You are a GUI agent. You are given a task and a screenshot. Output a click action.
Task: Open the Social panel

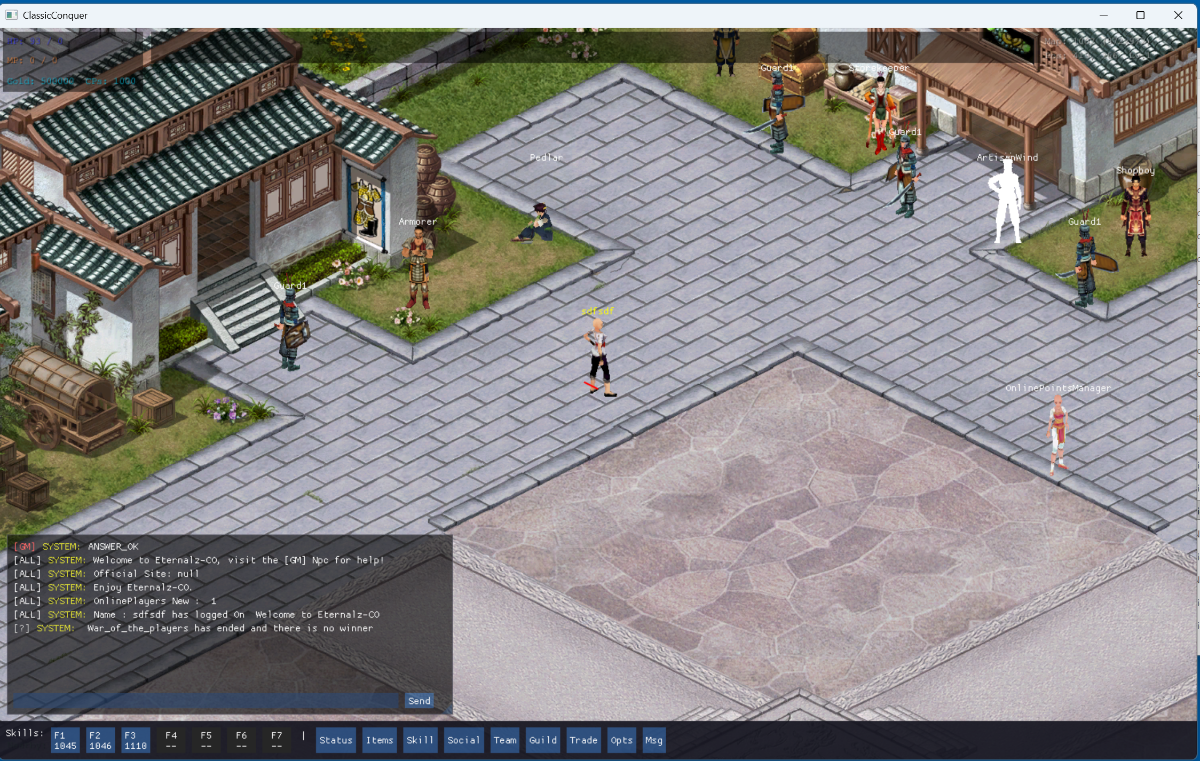[463, 740]
